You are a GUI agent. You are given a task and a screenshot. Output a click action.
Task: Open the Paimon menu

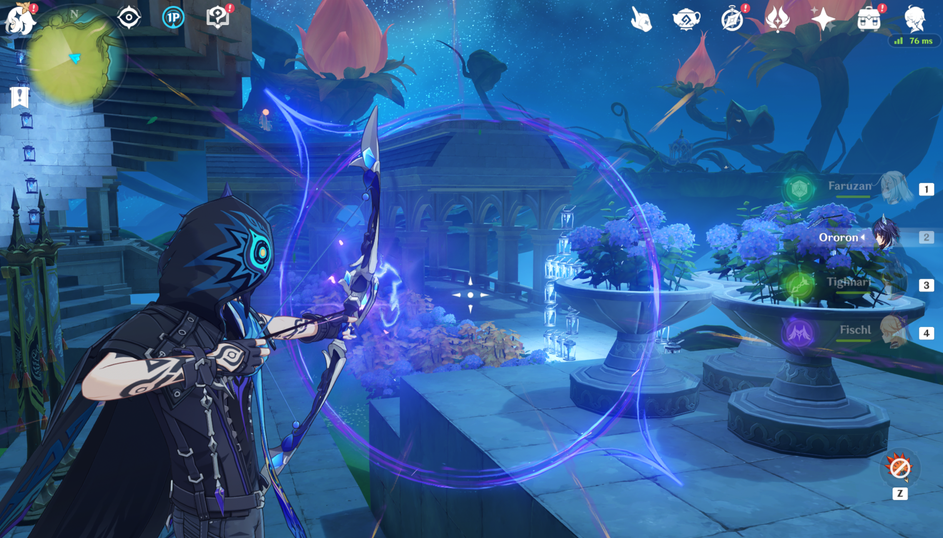[x=20, y=19]
